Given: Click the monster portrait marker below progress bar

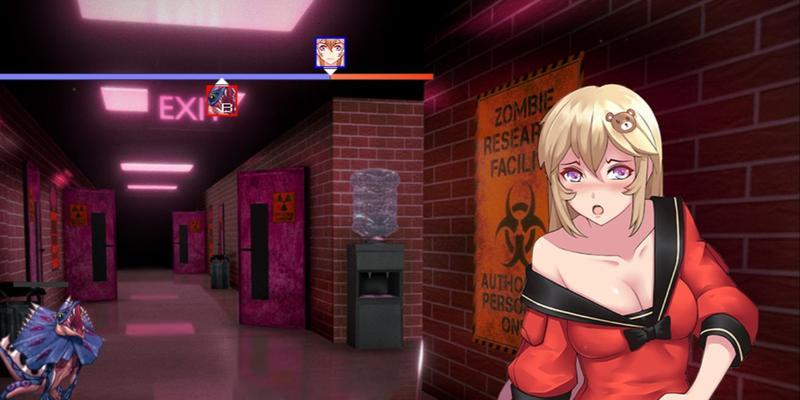Looking at the screenshot, I should pyautogui.click(x=221, y=100).
